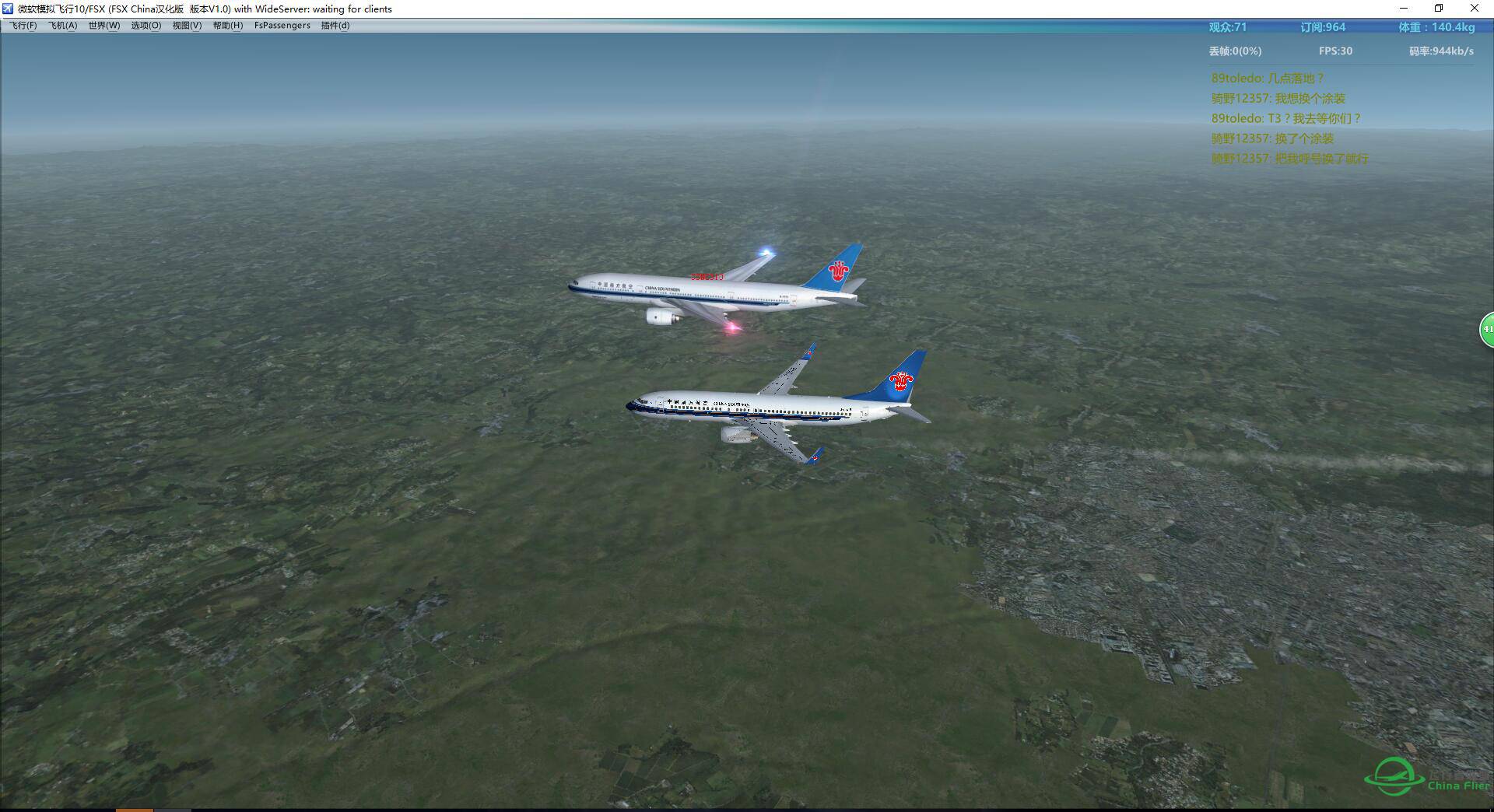This screenshot has width=1494, height=812.
Task: Click the green floating overlay ball
Action: [x=1487, y=329]
